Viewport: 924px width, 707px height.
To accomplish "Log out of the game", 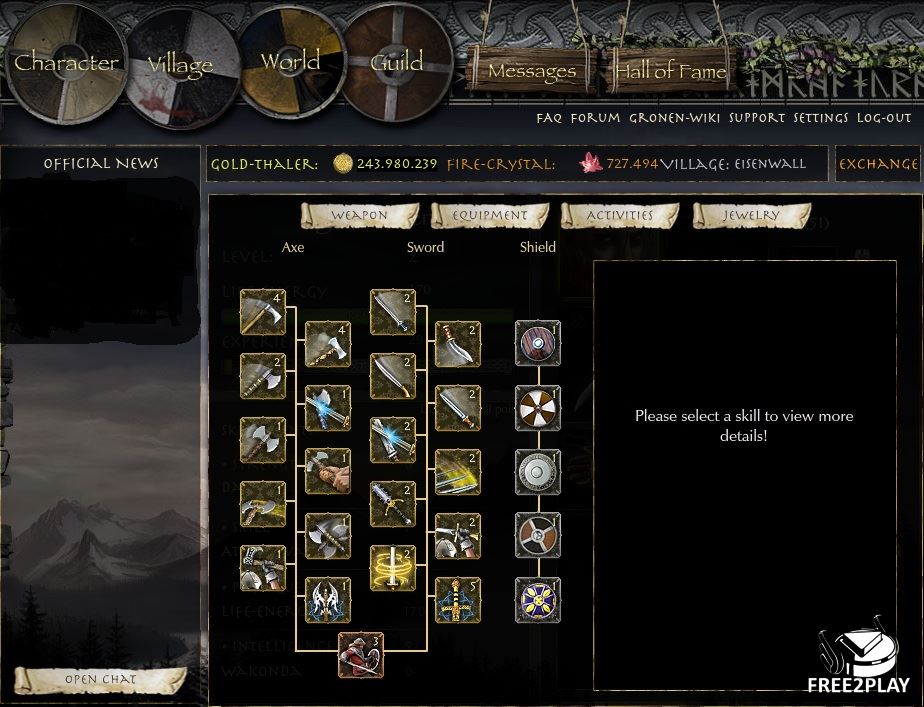I will [886, 118].
